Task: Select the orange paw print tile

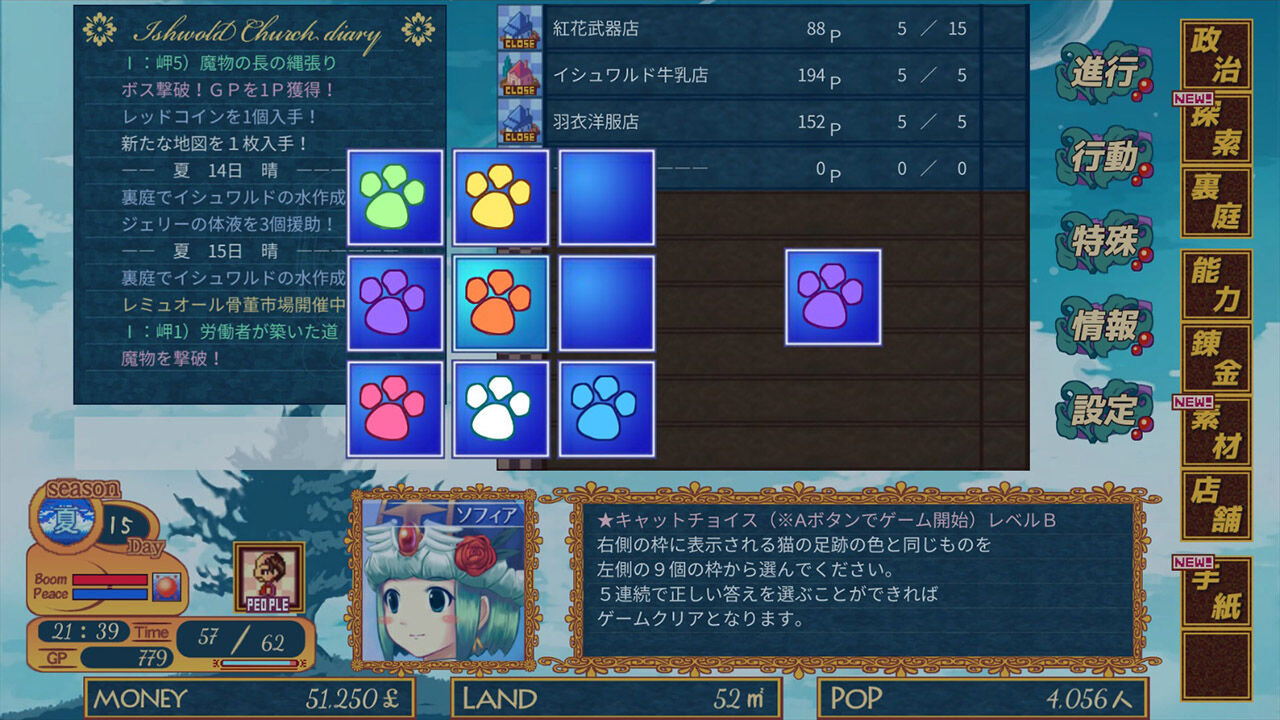Action: (500, 302)
